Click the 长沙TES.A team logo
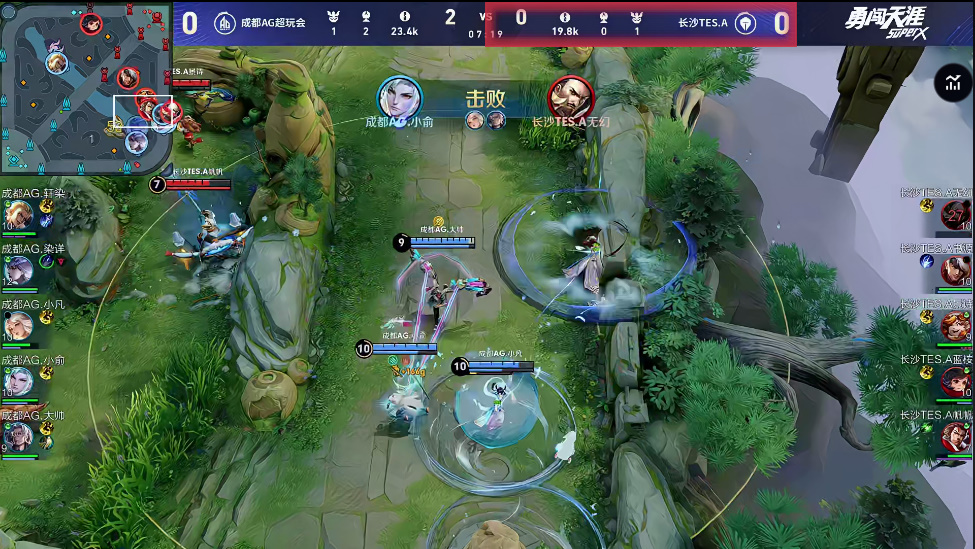The image size is (975, 549). pyautogui.click(x=745, y=22)
